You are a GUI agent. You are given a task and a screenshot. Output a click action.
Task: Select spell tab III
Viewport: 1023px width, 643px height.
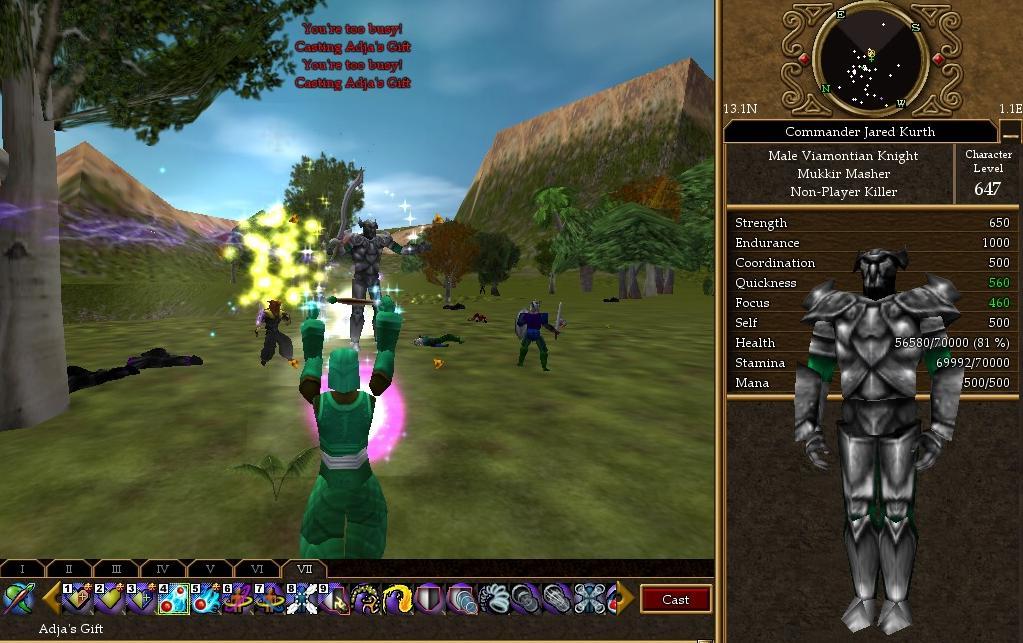(116, 569)
